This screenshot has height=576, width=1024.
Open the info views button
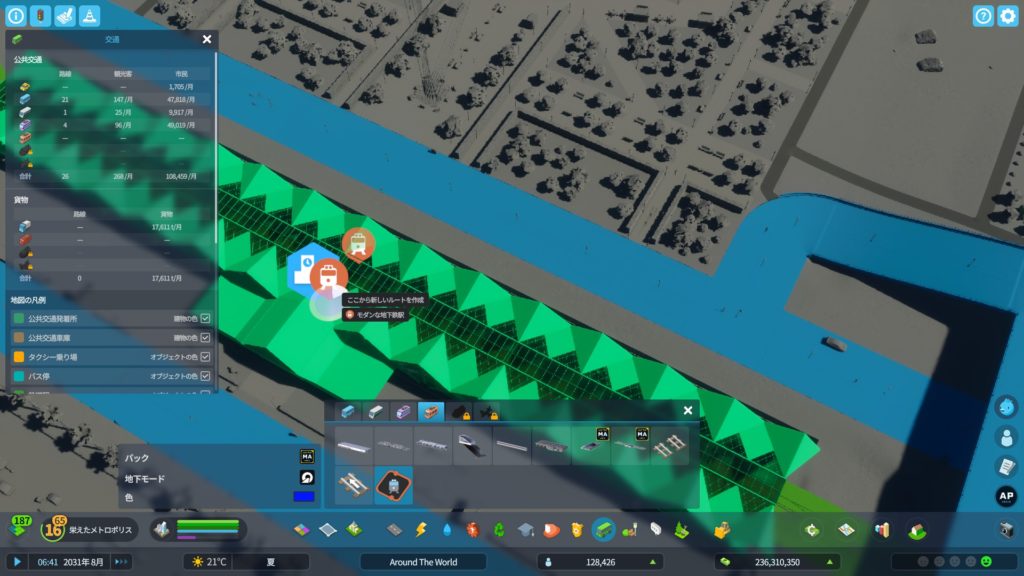pyautogui.click(x=16, y=16)
